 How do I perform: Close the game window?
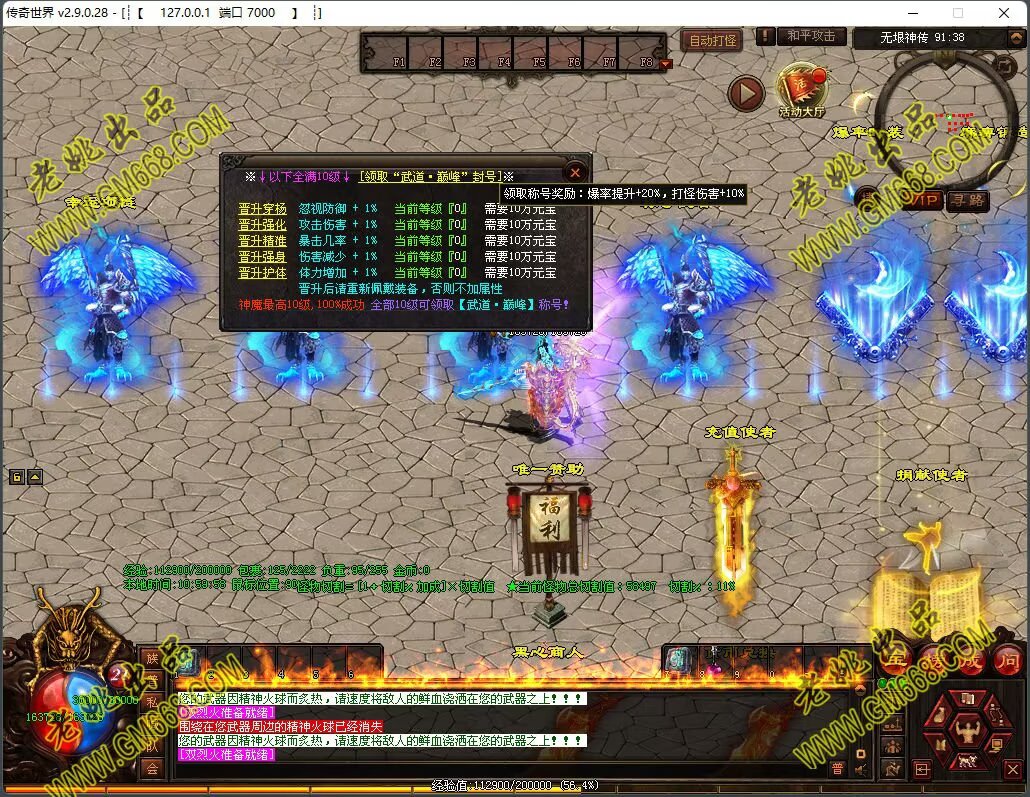coord(1004,13)
